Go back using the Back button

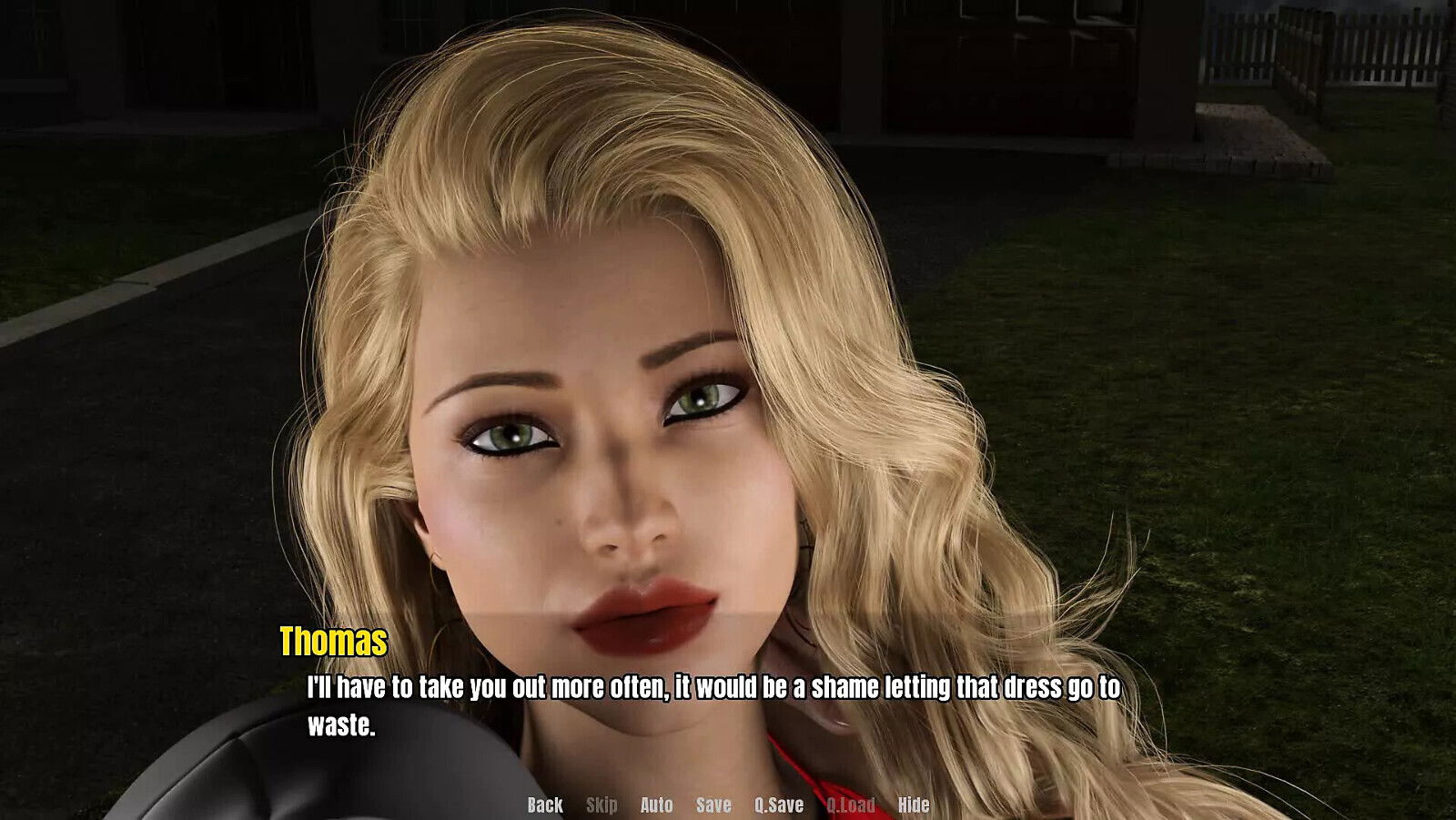(x=545, y=805)
